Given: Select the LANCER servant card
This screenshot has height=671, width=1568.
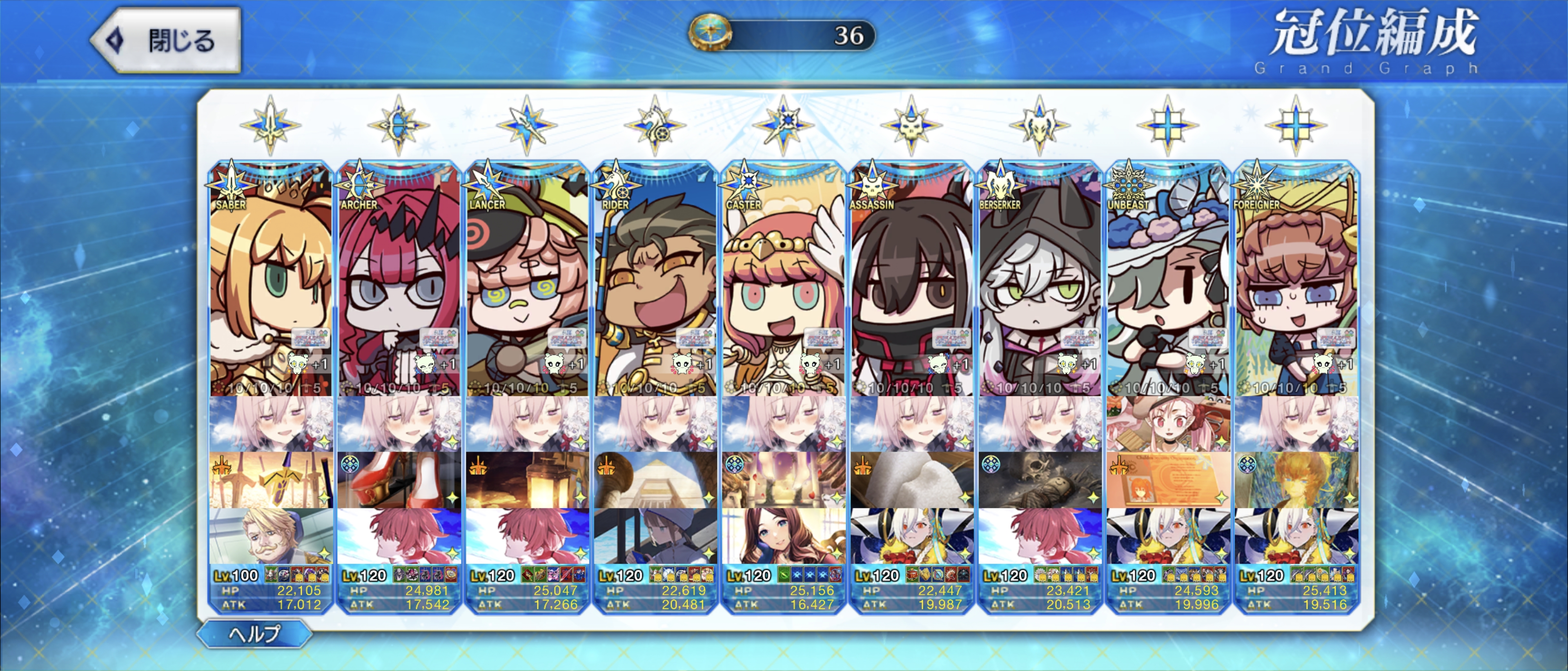Looking at the screenshot, I should pyautogui.click(x=527, y=280).
